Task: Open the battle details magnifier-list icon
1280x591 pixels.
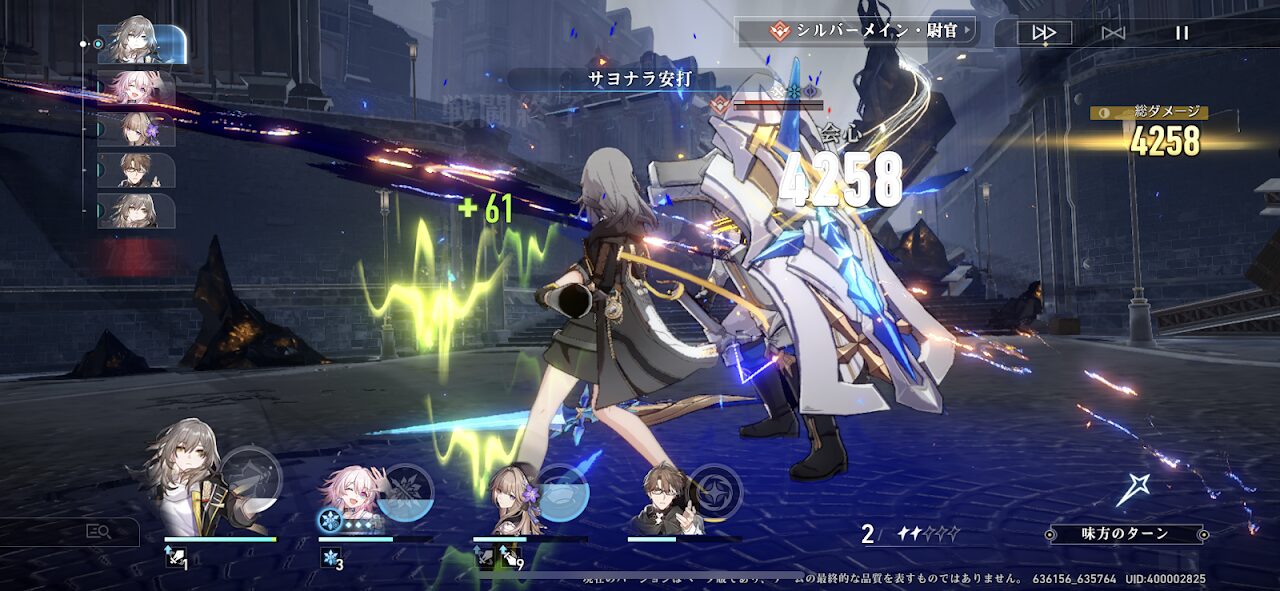Action: [98, 532]
